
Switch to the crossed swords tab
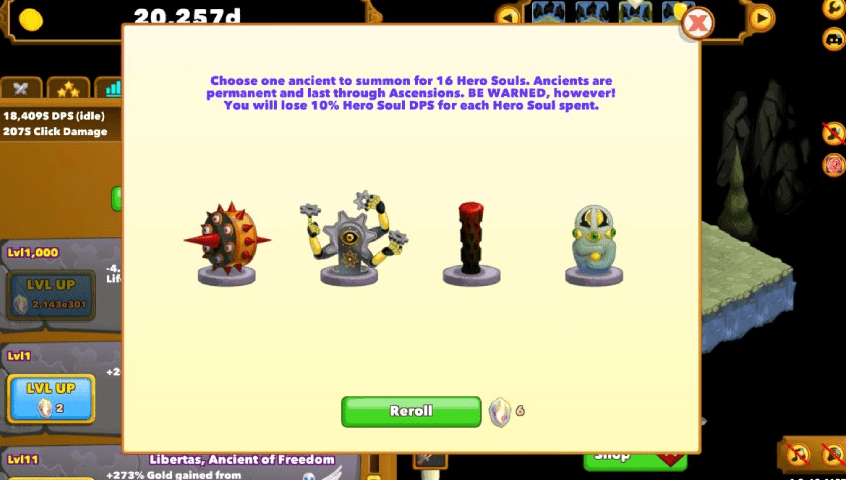[x=21, y=89]
